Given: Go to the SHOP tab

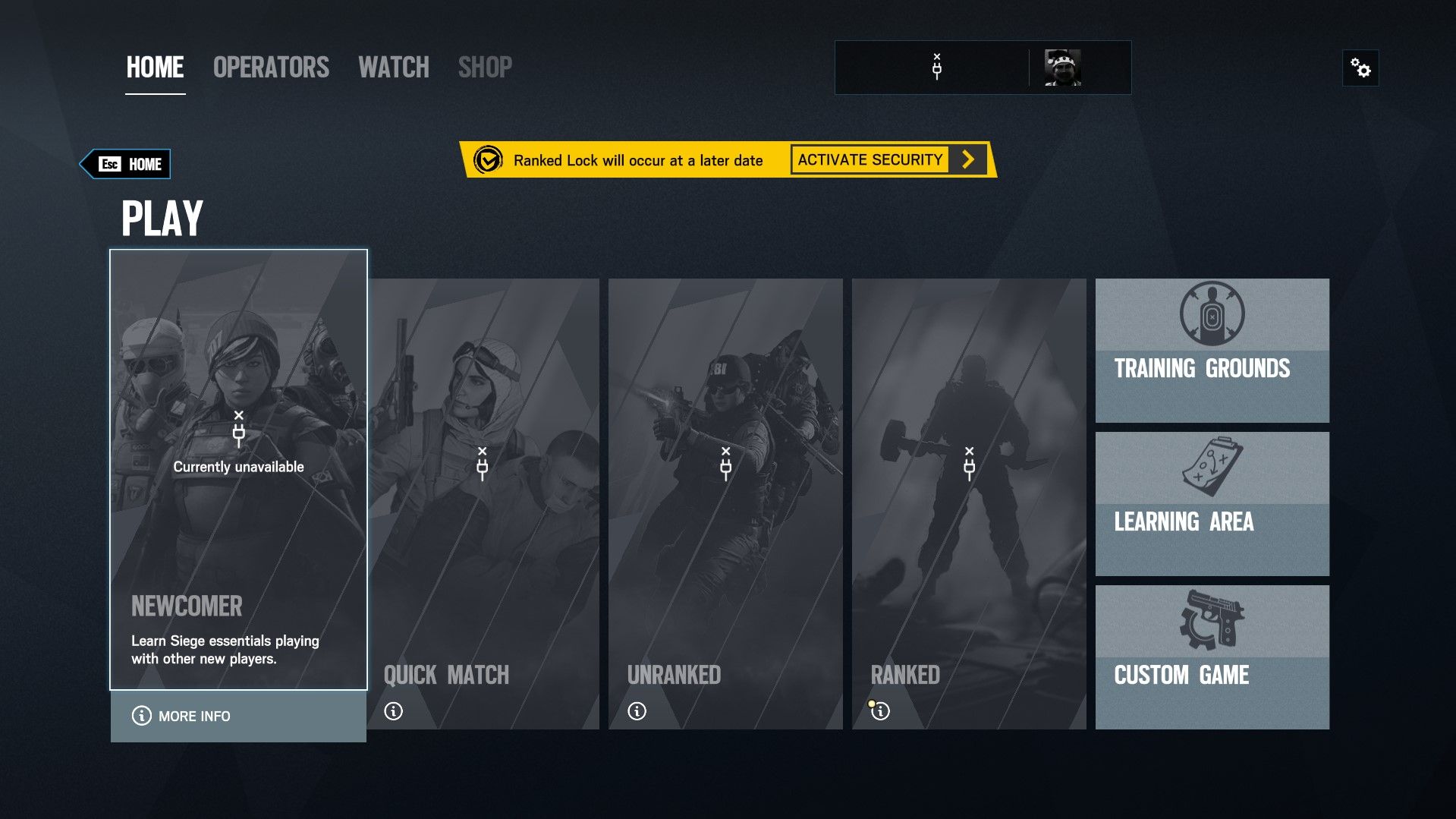Looking at the screenshot, I should [485, 68].
